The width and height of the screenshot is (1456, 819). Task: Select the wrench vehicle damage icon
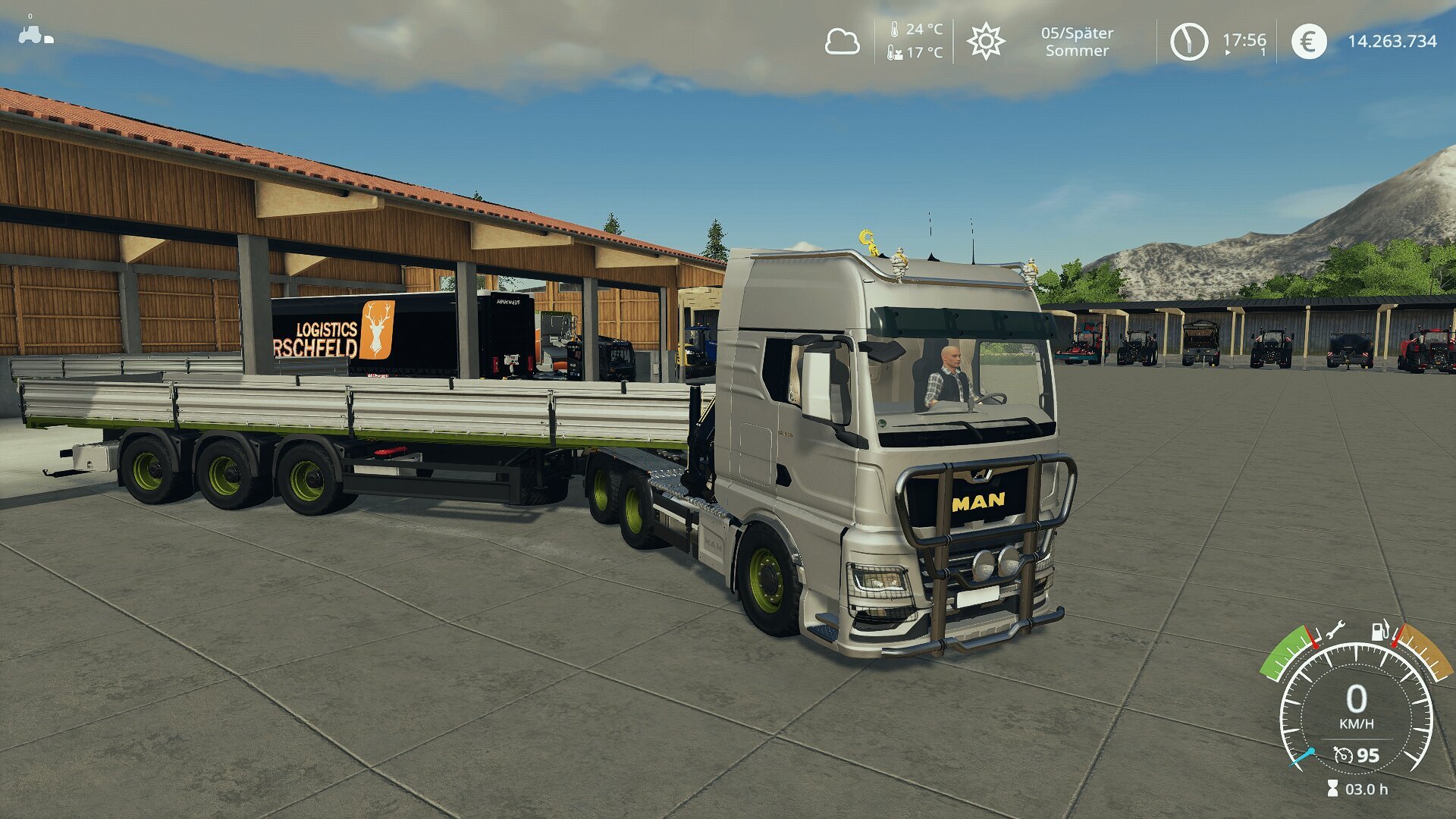point(1334,629)
